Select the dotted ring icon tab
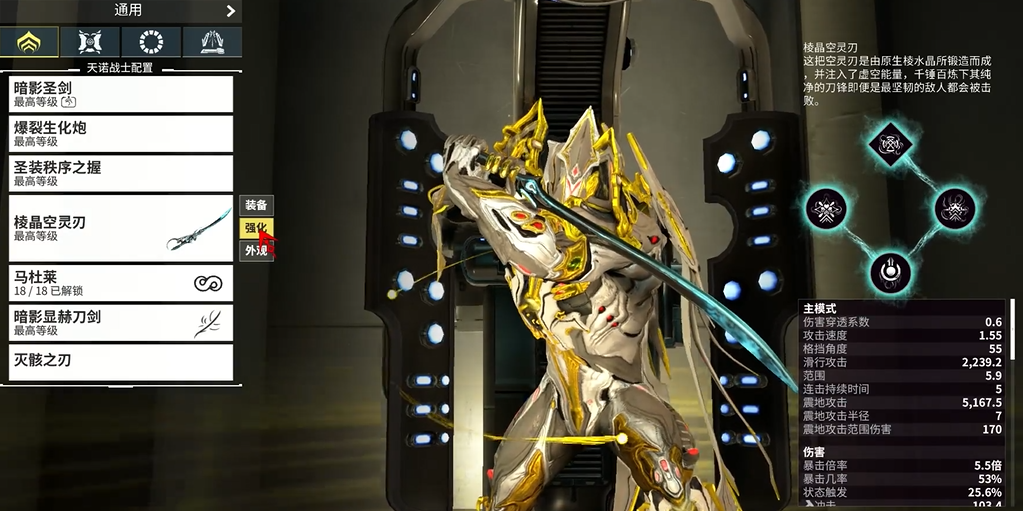The height and width of the screenshot is (511, 1023). pos(151,41)
